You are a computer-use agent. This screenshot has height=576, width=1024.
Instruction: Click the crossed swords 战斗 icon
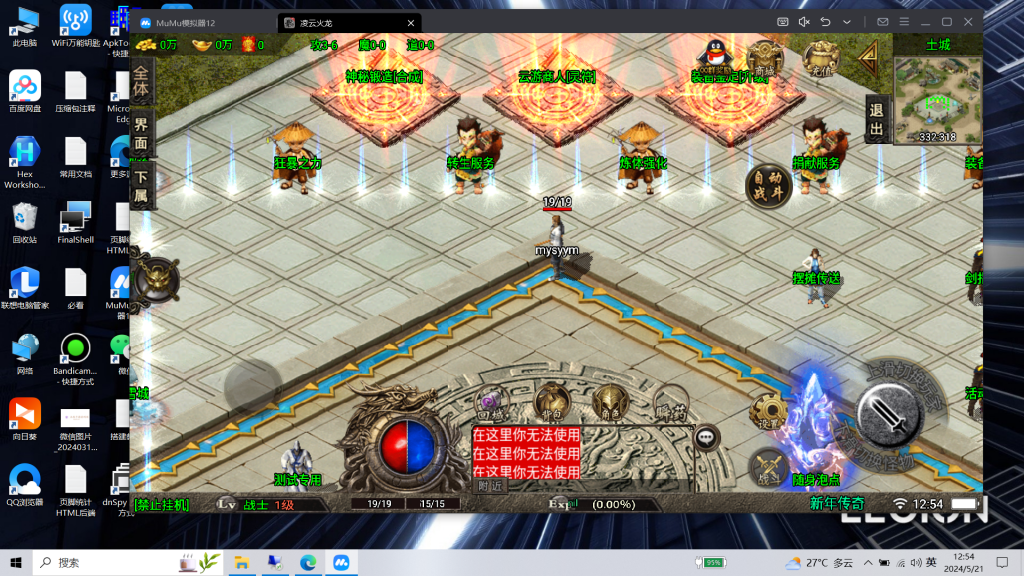click(x=768, y=468)
